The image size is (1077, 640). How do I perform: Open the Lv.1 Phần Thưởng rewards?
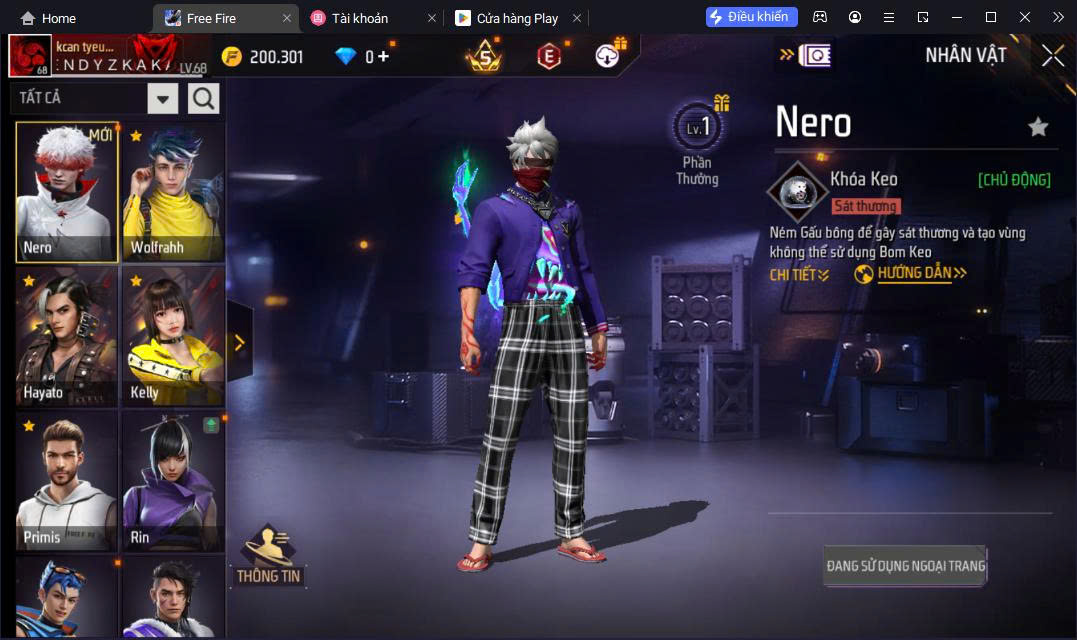(x=697, y=142)
